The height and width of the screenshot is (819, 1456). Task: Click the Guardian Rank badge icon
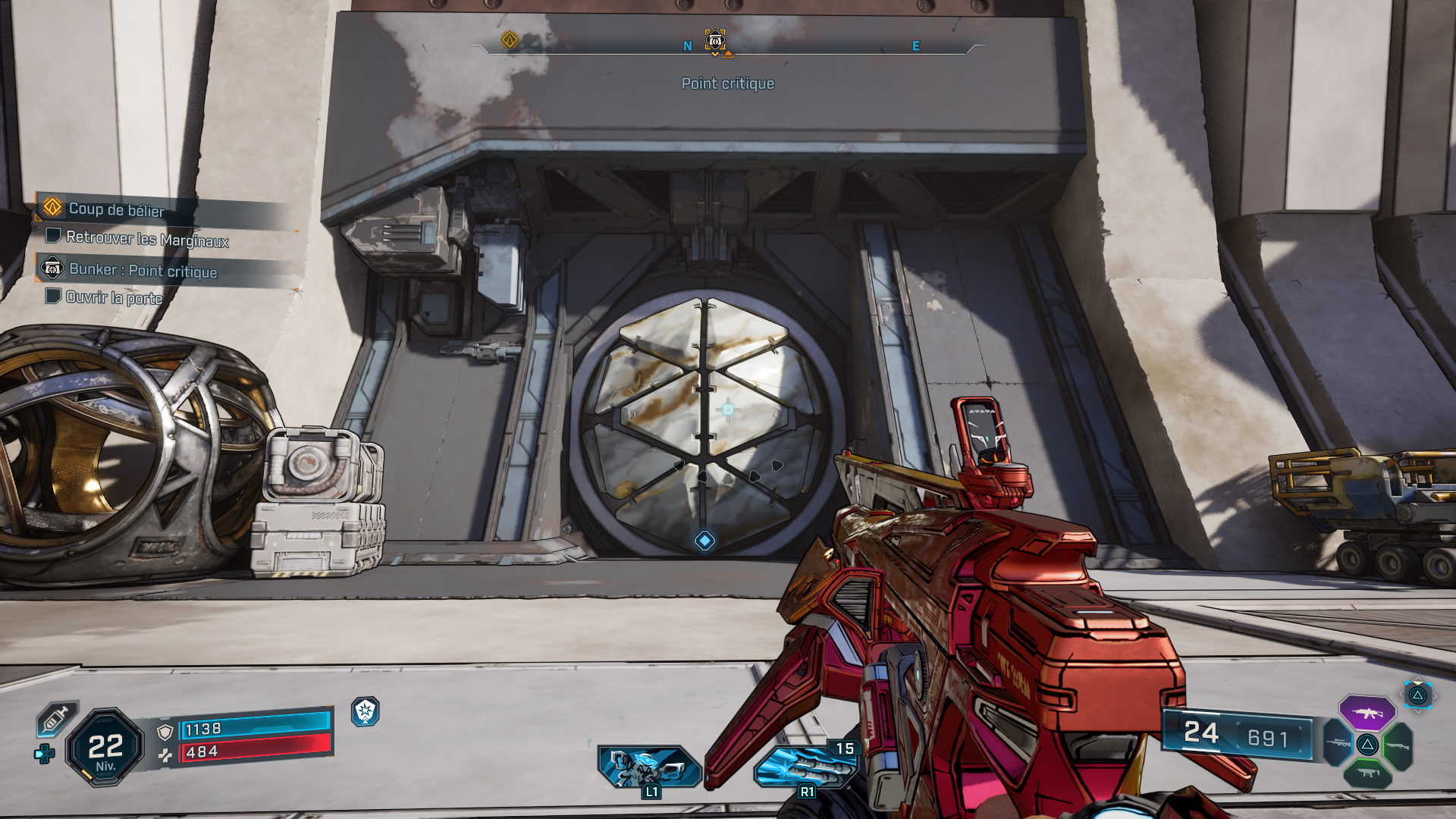[365, 713]
